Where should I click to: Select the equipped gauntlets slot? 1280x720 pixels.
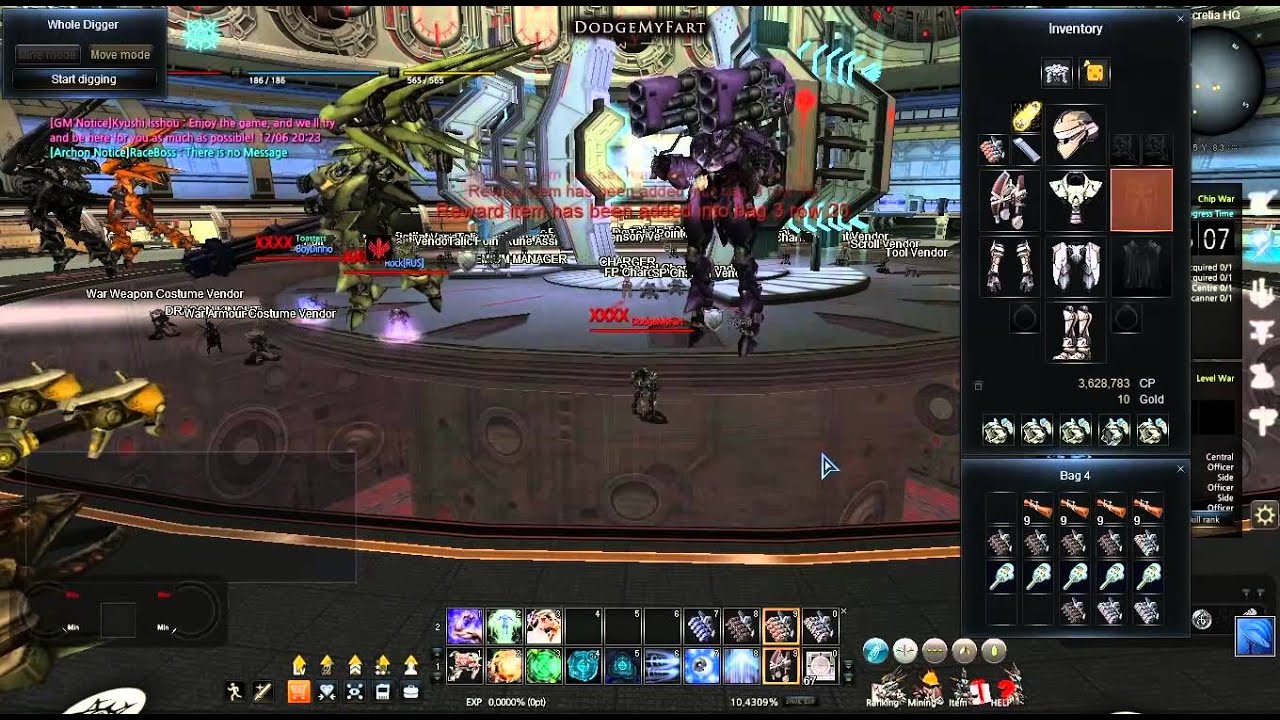point(1009,266)
